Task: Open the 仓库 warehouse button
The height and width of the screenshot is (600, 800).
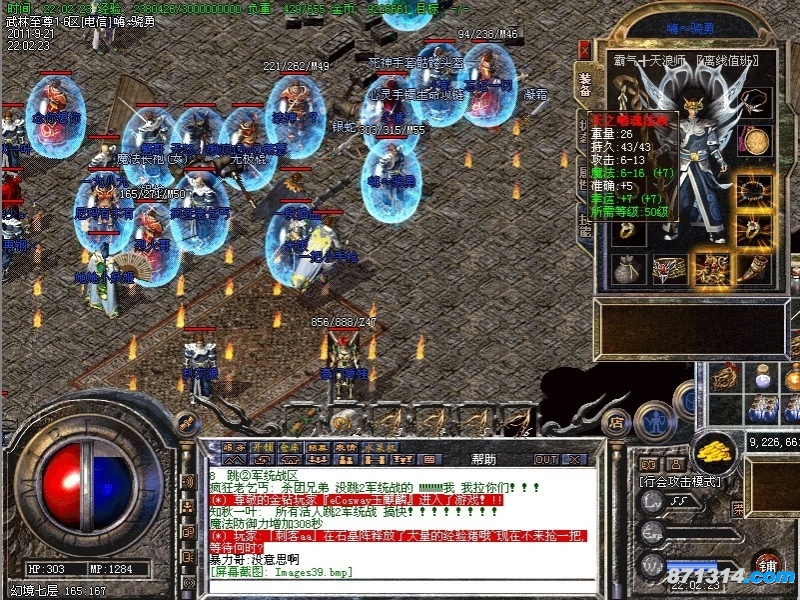Action: click(290, 446)
